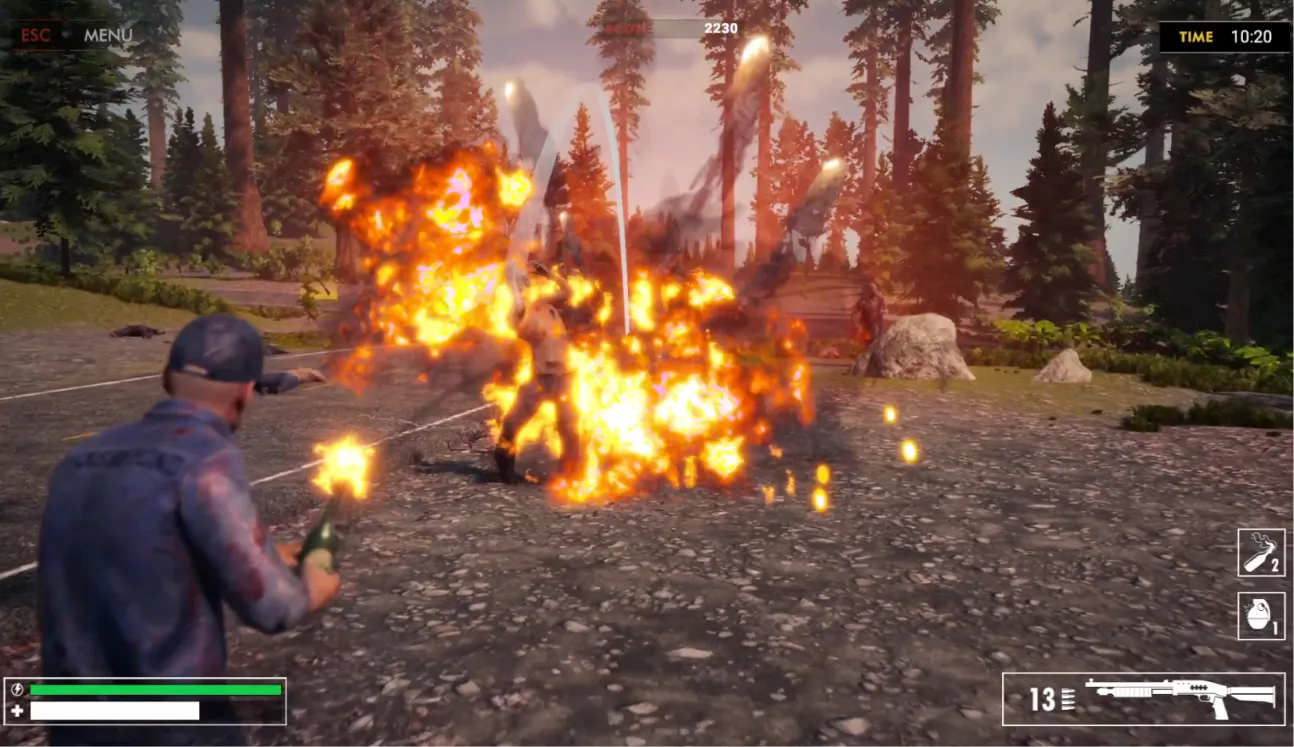This screenshot has height=747, width=1294.
Task: Click the green stamina bar
Action: pyautogui.click(x=155, y=691)
